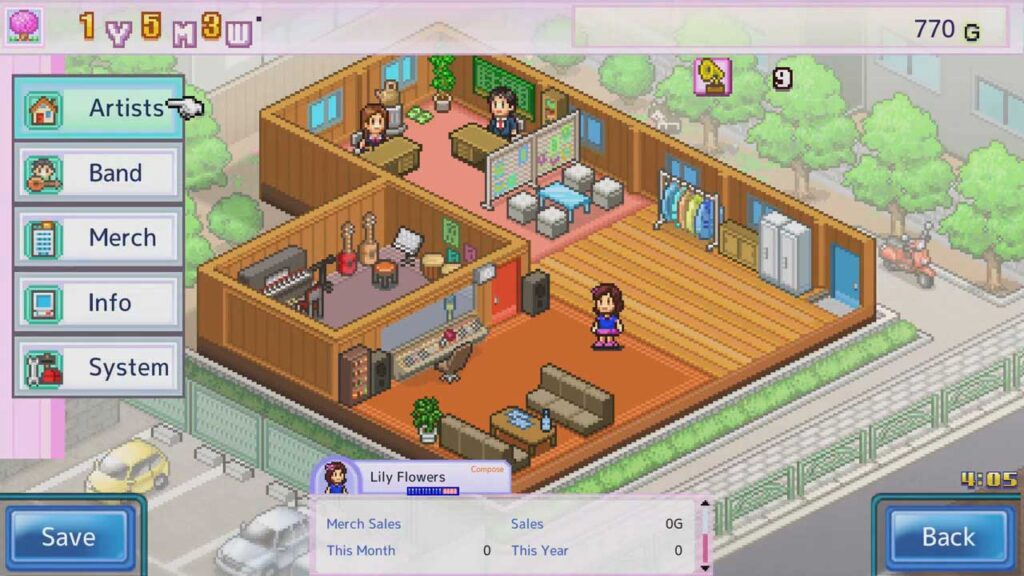Click the cherry blossom season icon
1024x576 pixels.
point(23,26)
